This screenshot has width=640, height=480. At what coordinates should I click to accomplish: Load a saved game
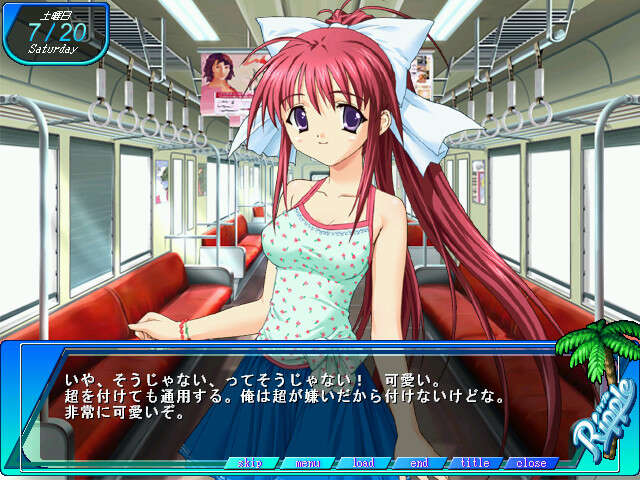coord(363,463)
